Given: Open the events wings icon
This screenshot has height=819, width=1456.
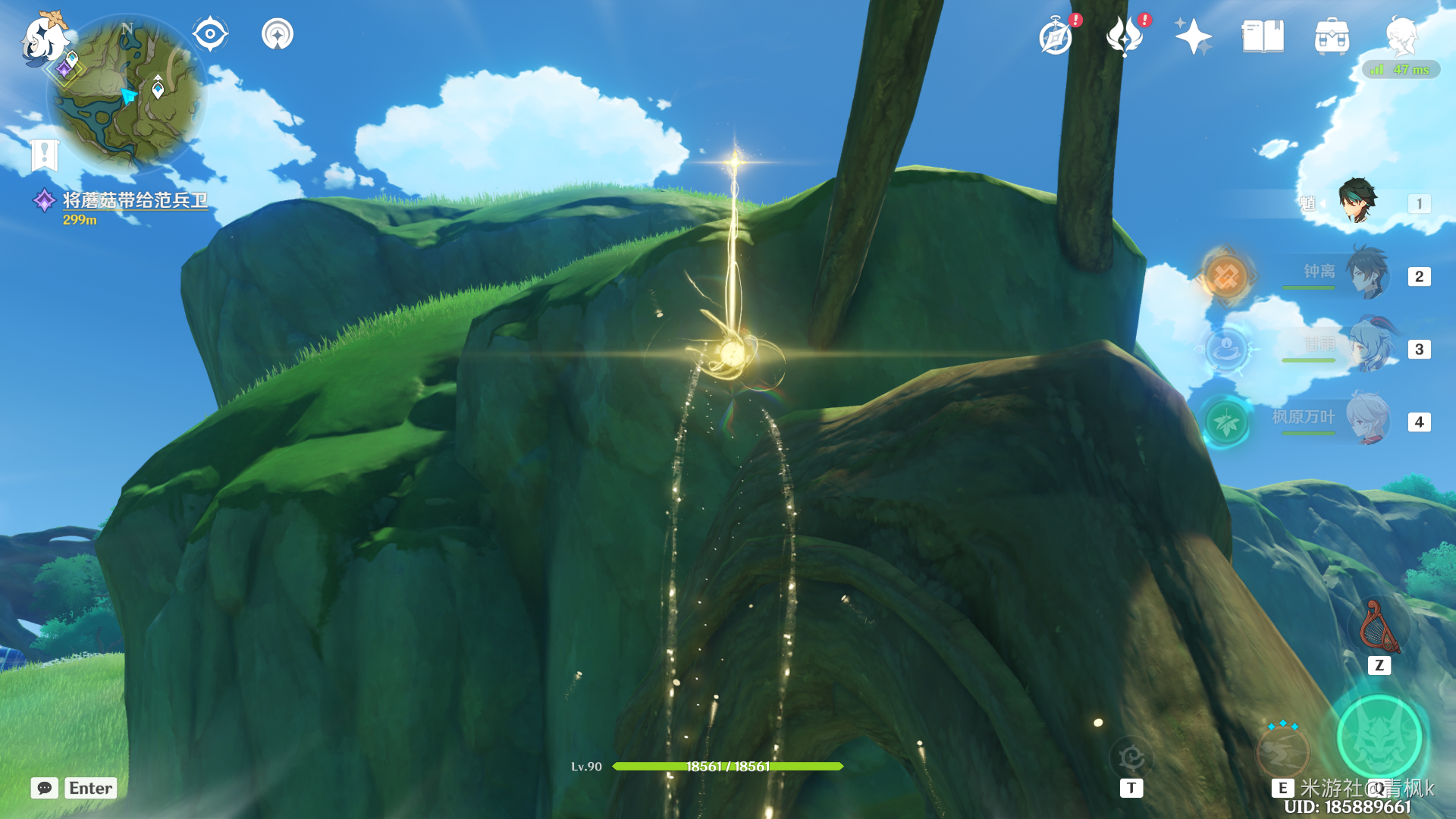Looking at the screenshot, I should pos(1125,36).
